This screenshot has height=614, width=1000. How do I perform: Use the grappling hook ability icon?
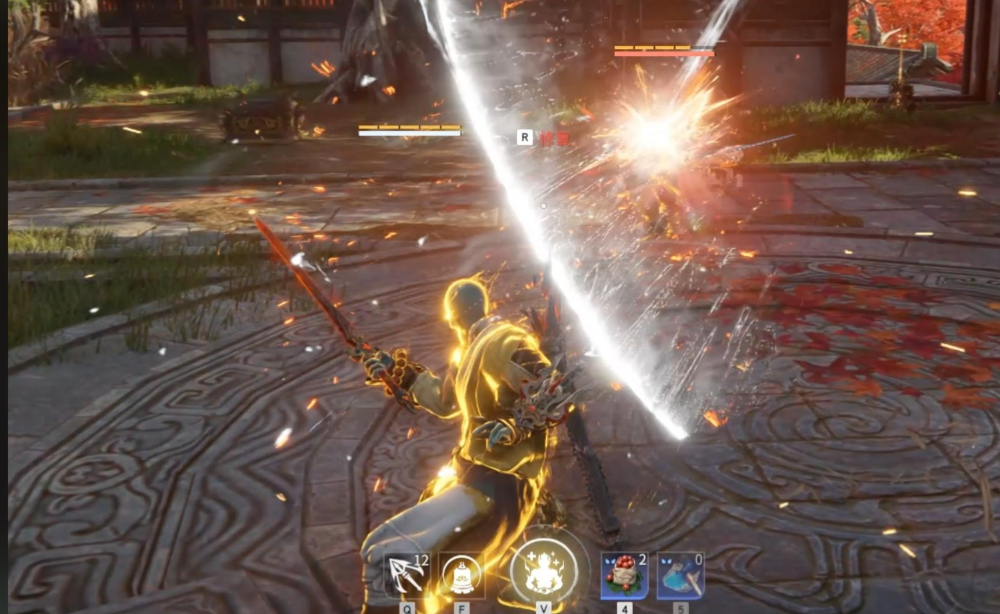click(407, 576)
